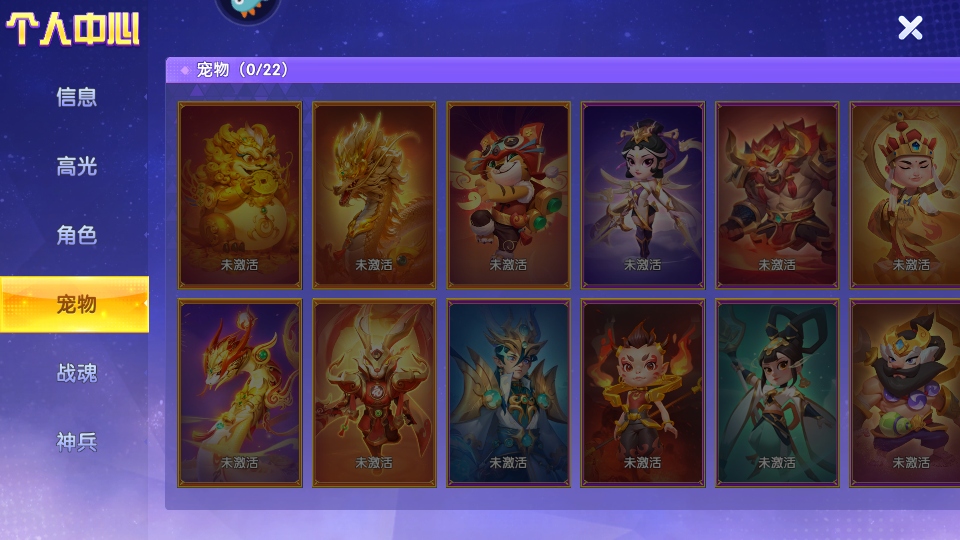Open the 高光 tab
The width and height of the screenshot is (960, 540).
coord(77,166)
